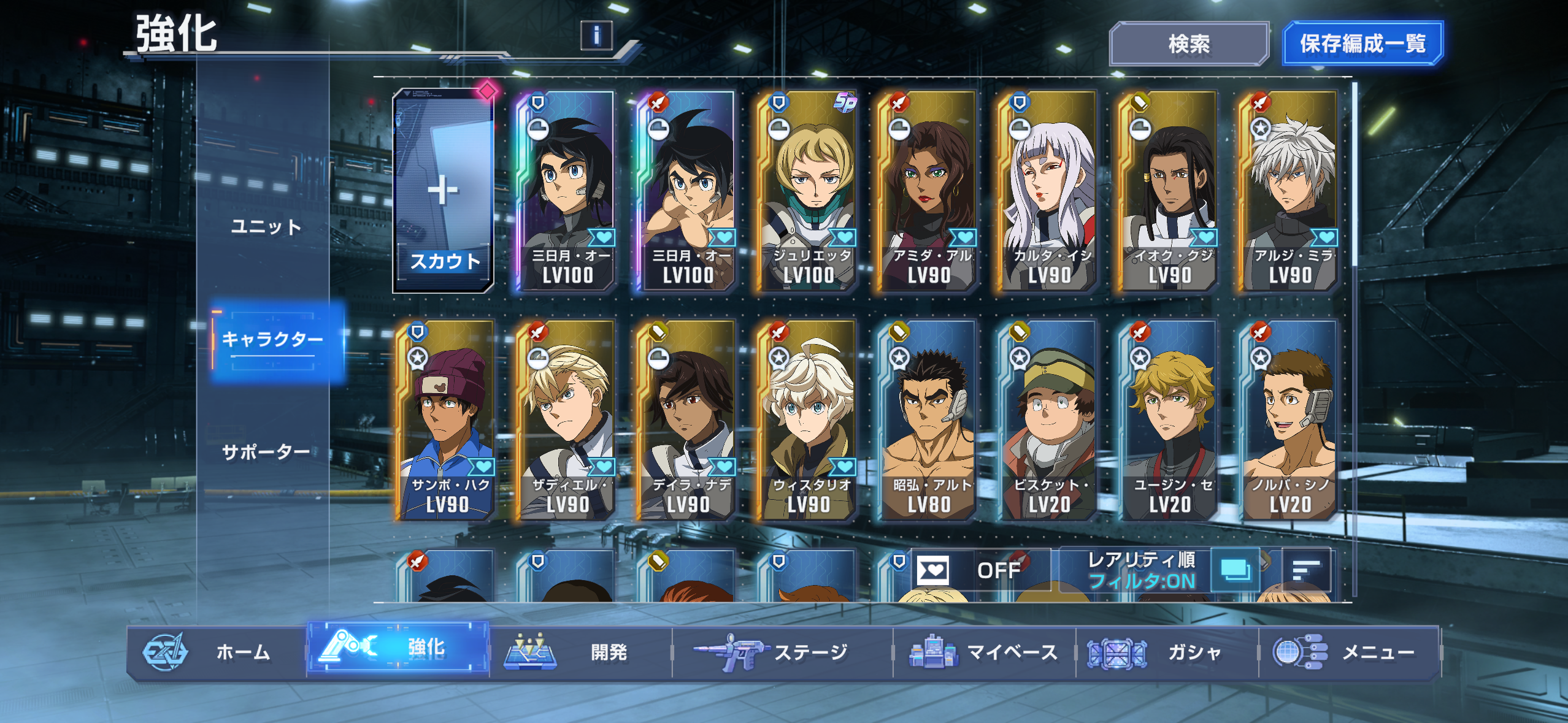Open the 検索 search button
The width and height of the screenshot is (1568, 723).
coord(1188,44)
